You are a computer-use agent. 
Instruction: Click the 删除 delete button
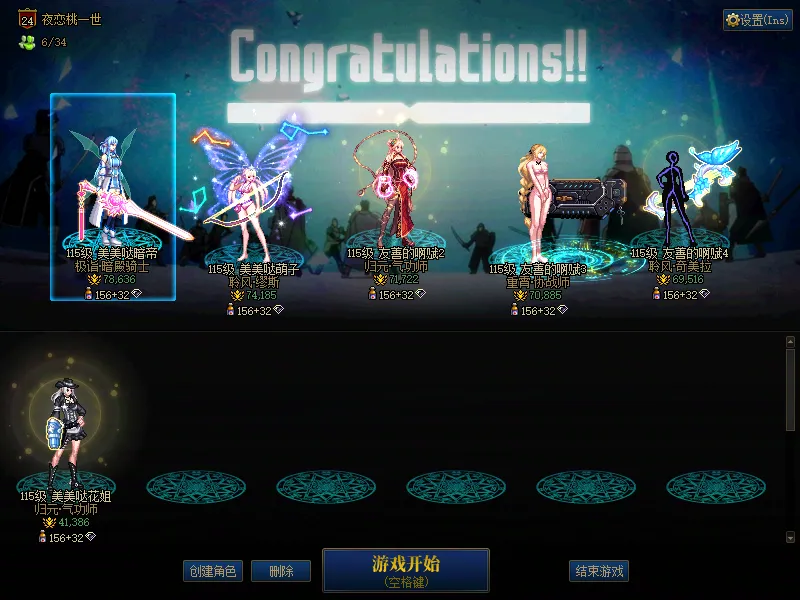click(281, 571)
